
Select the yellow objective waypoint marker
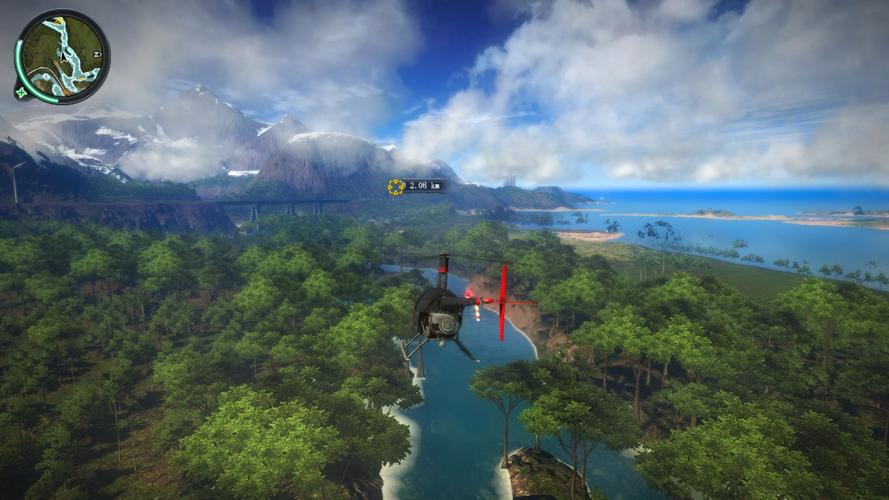396,186
